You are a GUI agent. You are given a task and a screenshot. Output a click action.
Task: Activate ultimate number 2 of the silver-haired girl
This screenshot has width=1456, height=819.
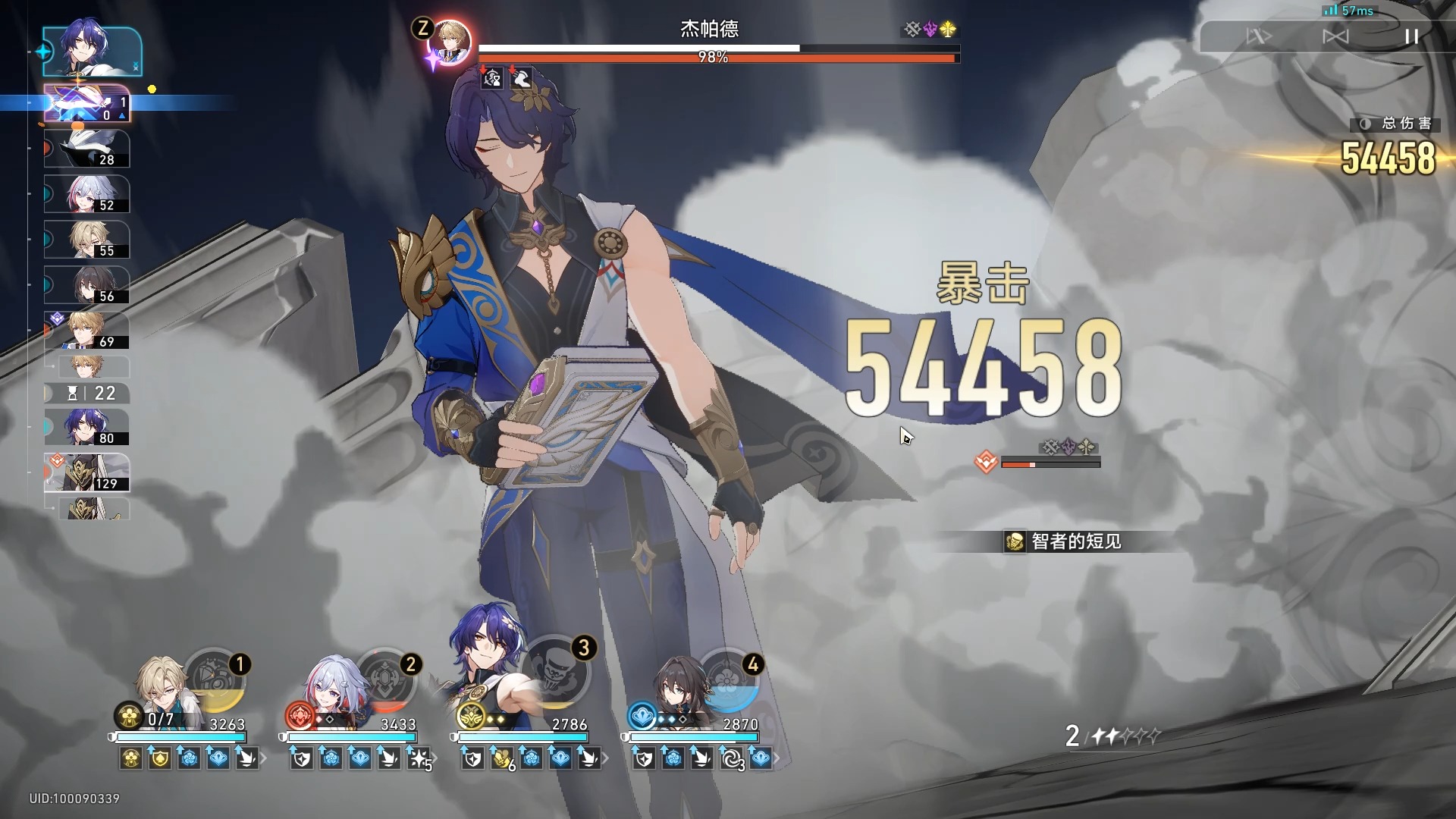(x=387, y=680)
